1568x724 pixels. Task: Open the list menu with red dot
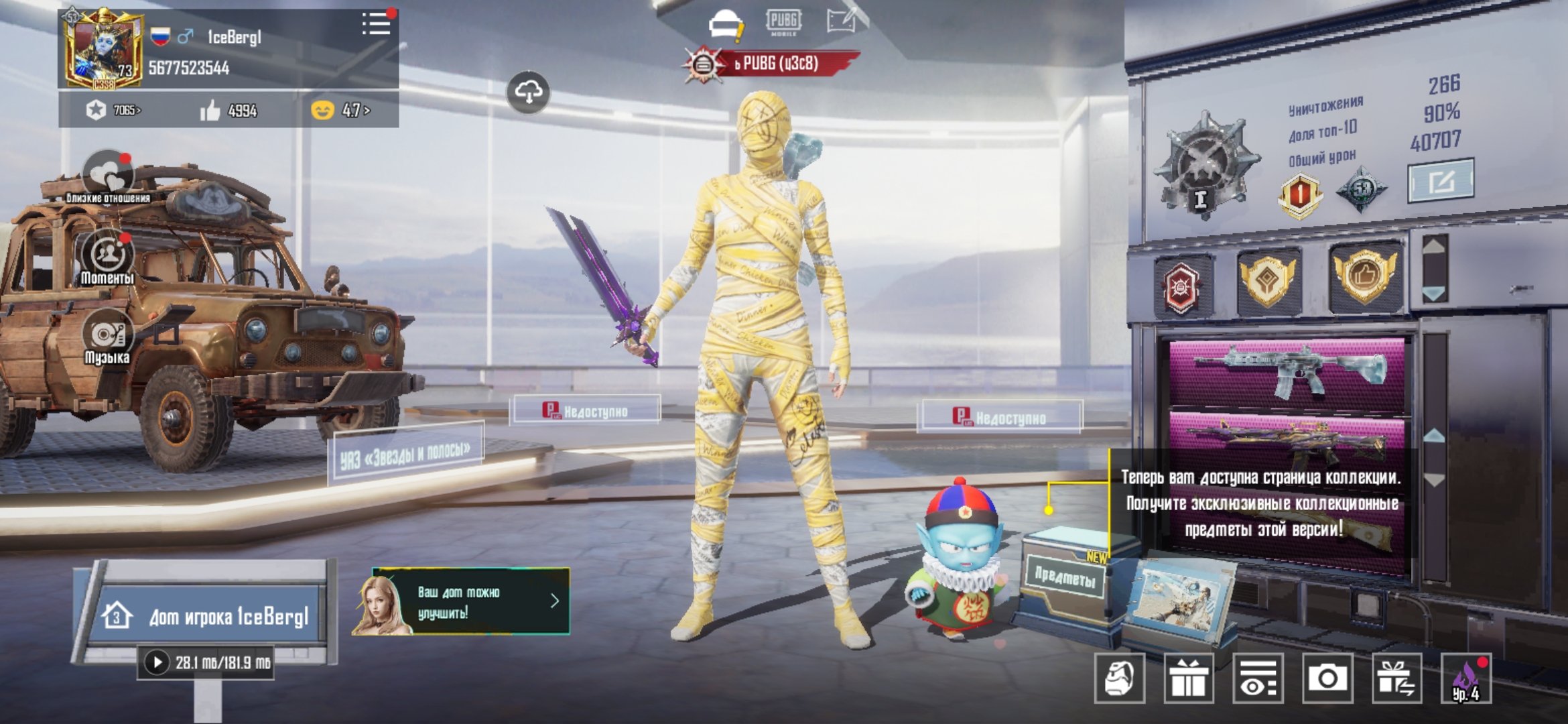point(377,24)
